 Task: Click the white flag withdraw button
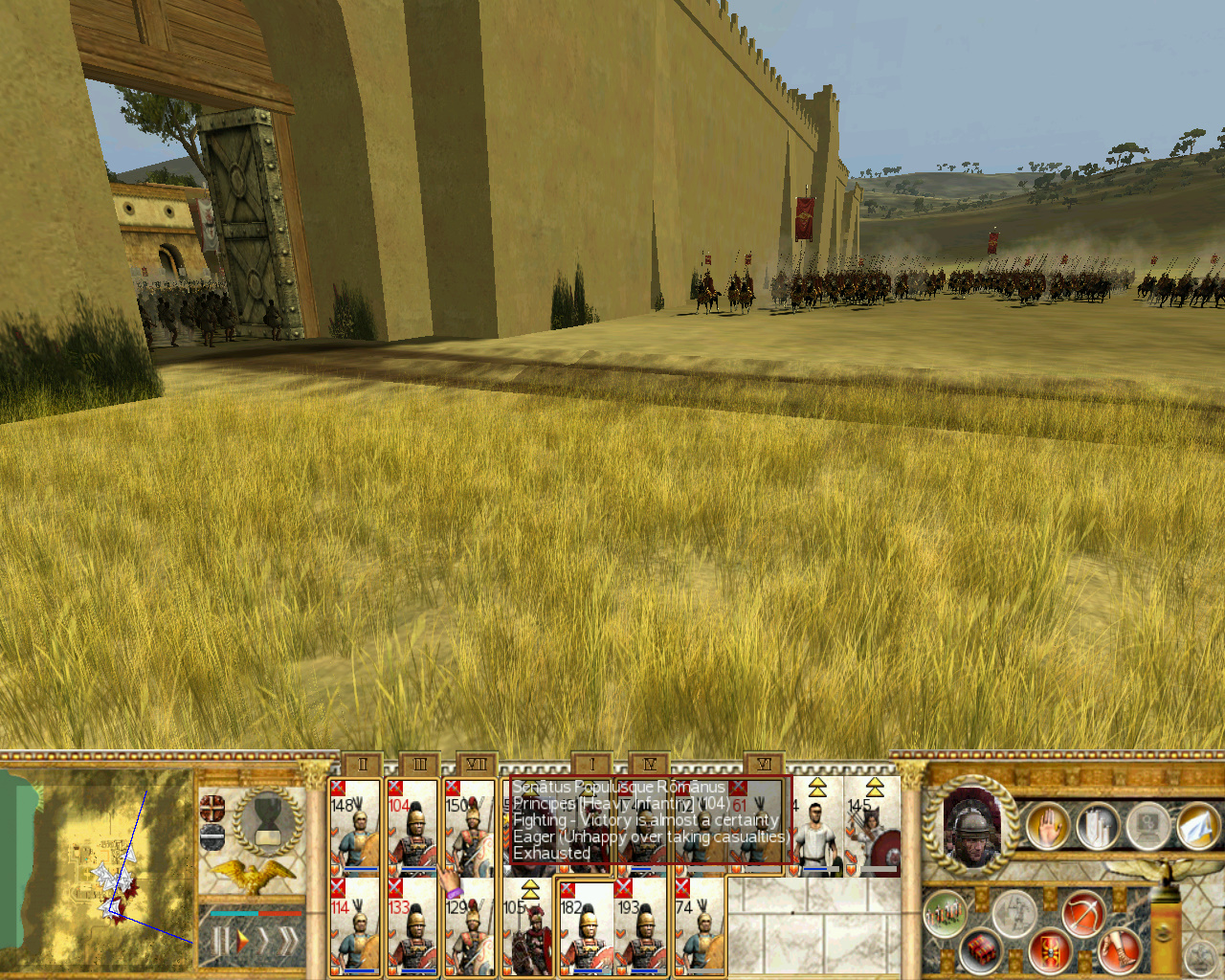(1197, 827)
